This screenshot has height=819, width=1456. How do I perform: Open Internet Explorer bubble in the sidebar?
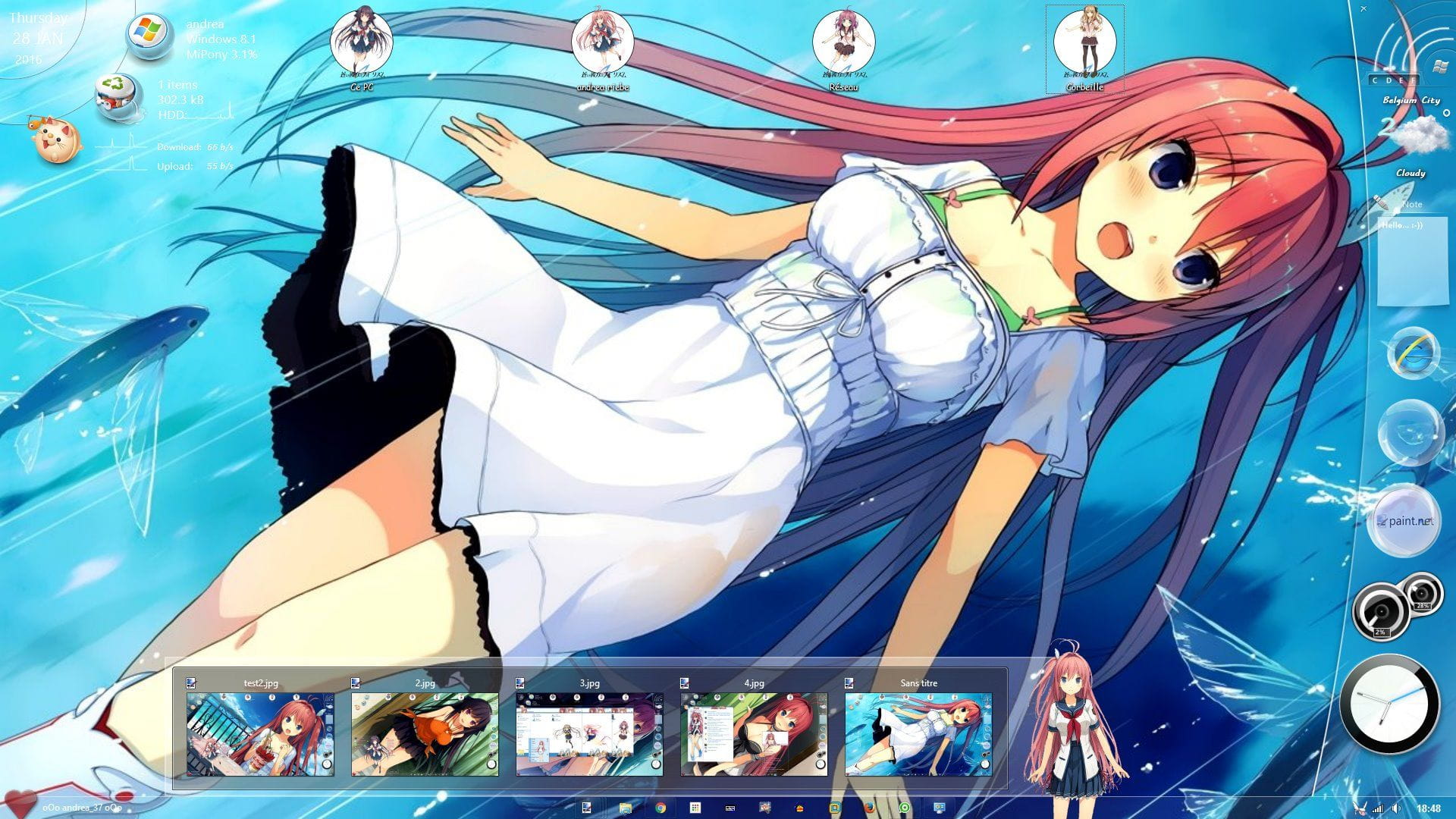coord(1412,353)
